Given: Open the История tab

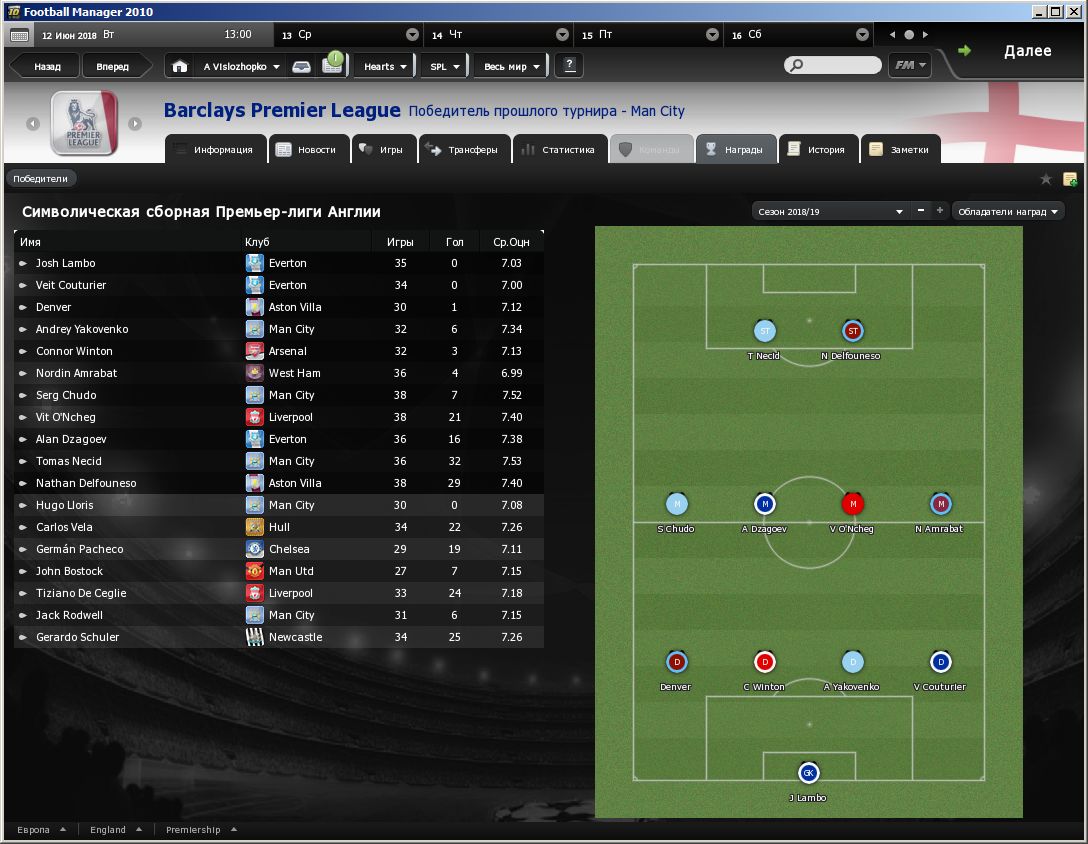Looking at the screenshot, I should coord(818,150).
